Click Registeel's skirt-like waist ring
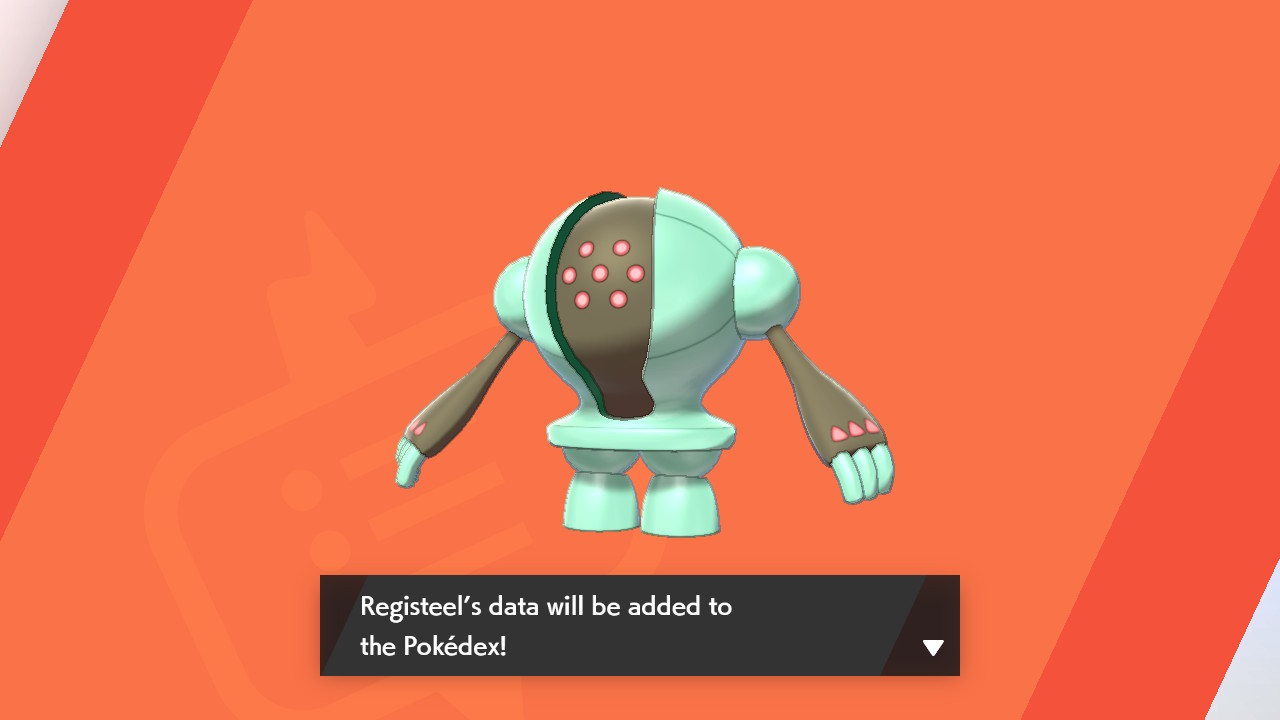Screen dimensions: 1280x720 pyautogui.click(x=640, y=437)
